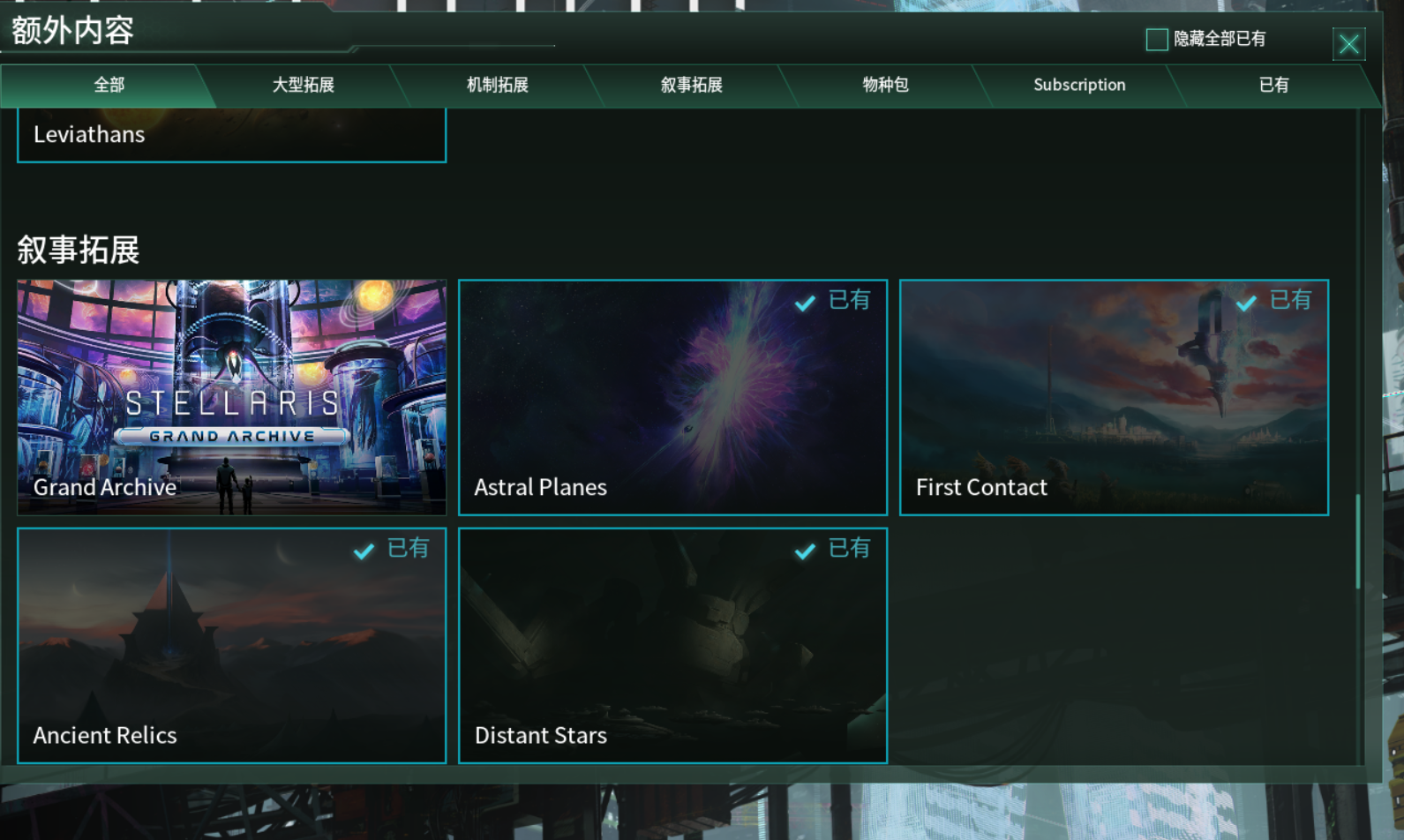Close the 额外内容 window
The image size is (1404, 840).
click(x=1348, y=44)
